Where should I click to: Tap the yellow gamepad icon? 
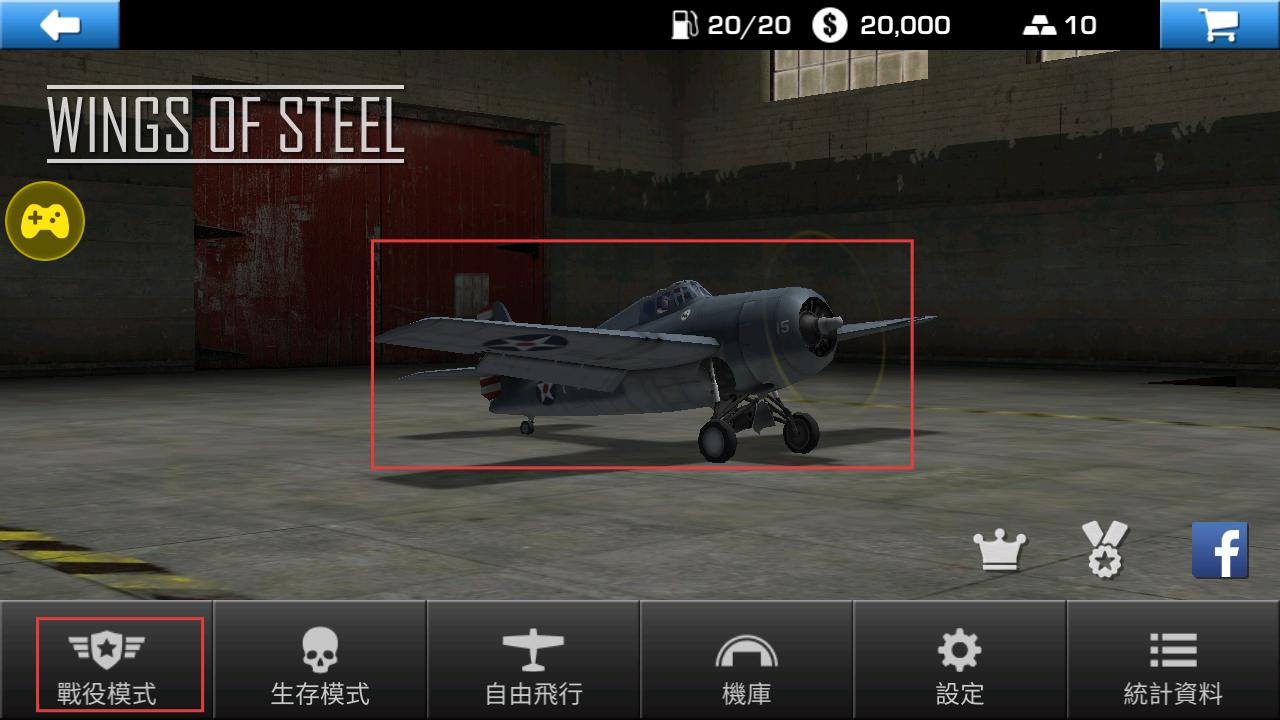point(45,221)
